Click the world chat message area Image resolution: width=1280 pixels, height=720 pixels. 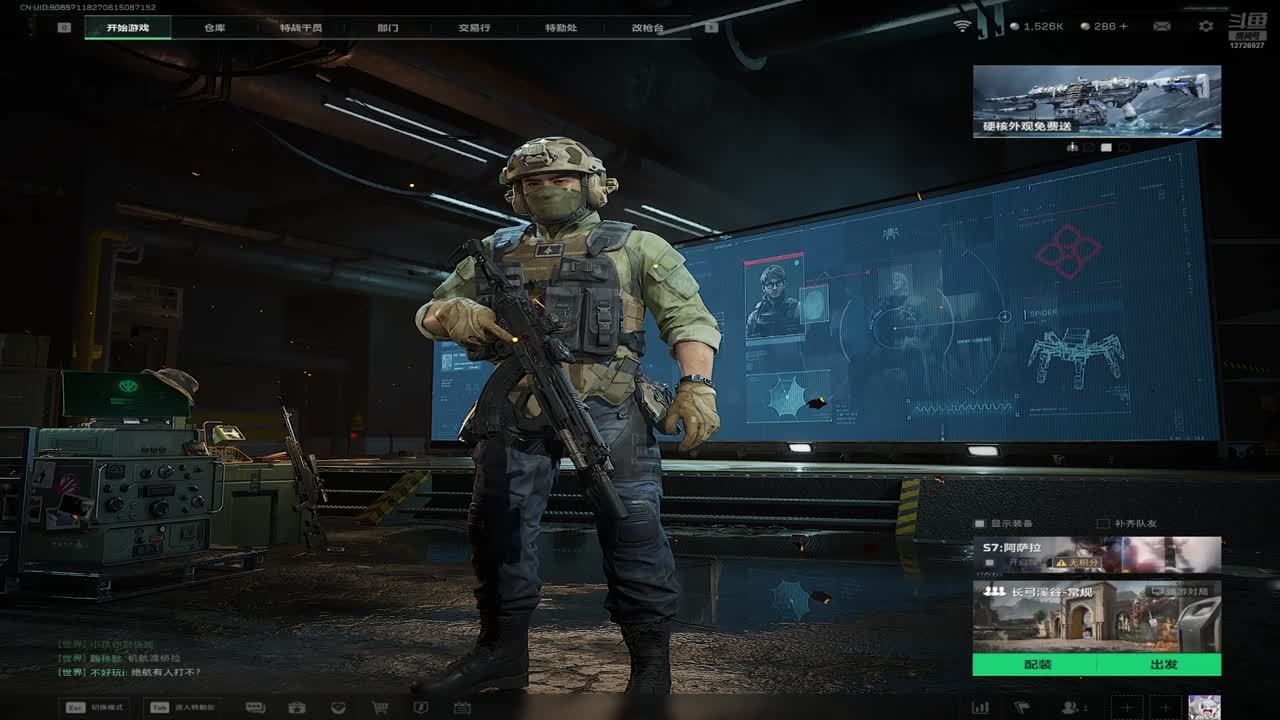[130, 659]
